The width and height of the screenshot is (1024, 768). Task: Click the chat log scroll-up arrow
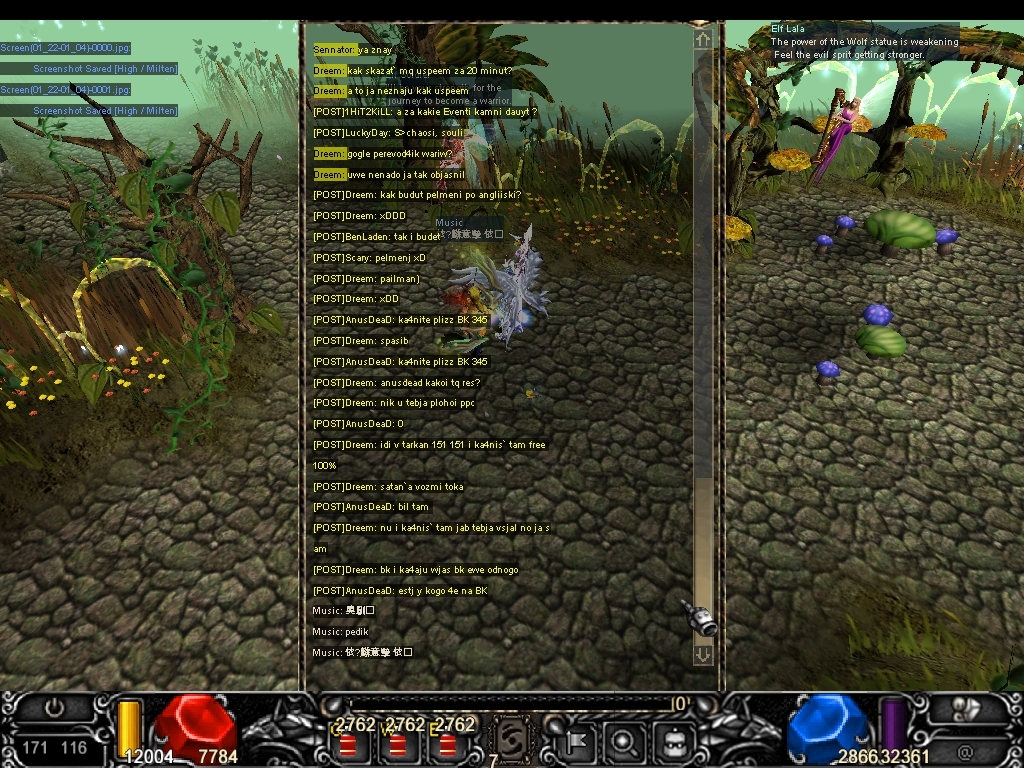click(703, 39)
